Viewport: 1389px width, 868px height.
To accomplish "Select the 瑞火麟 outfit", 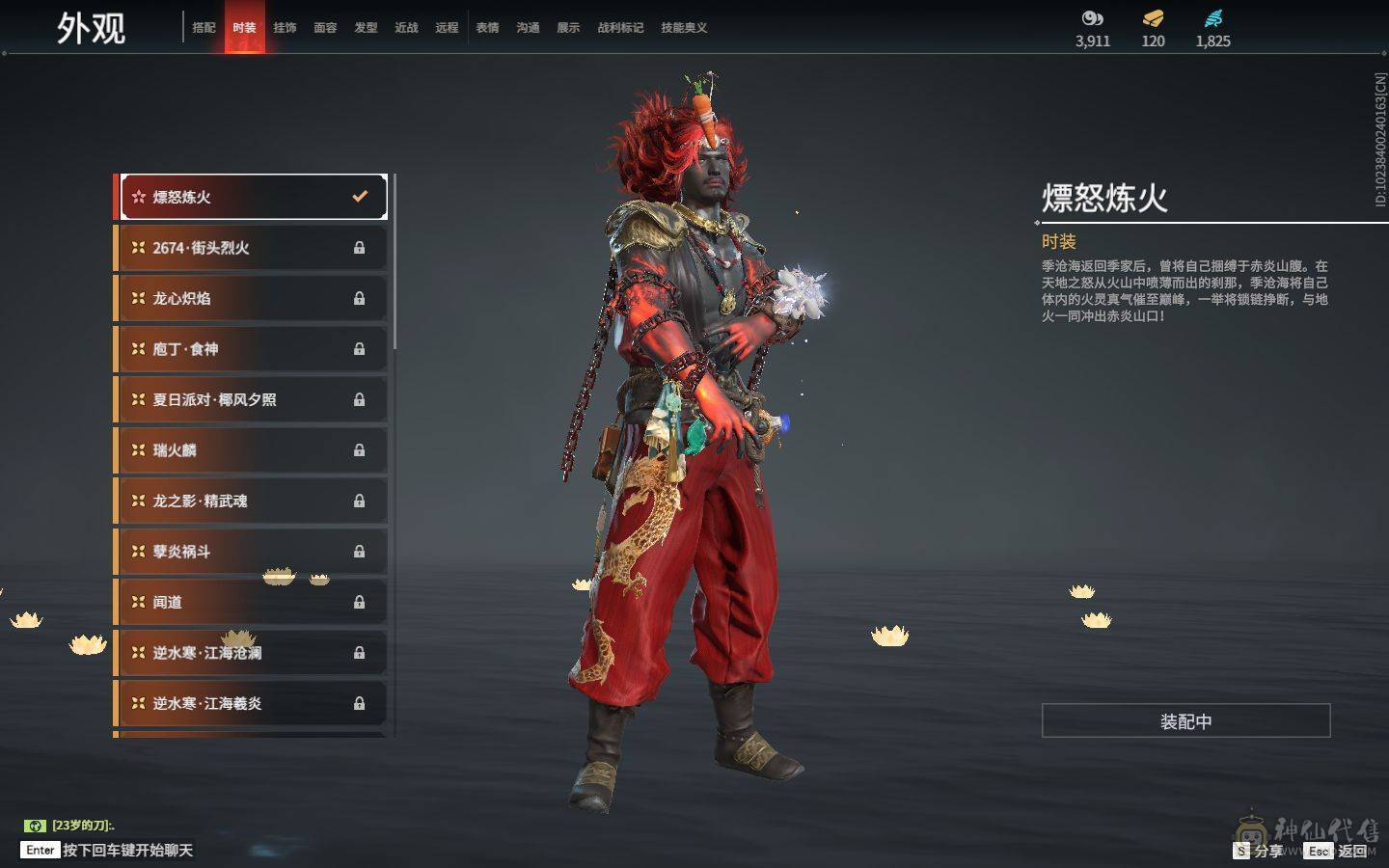I will coord(253,450).
